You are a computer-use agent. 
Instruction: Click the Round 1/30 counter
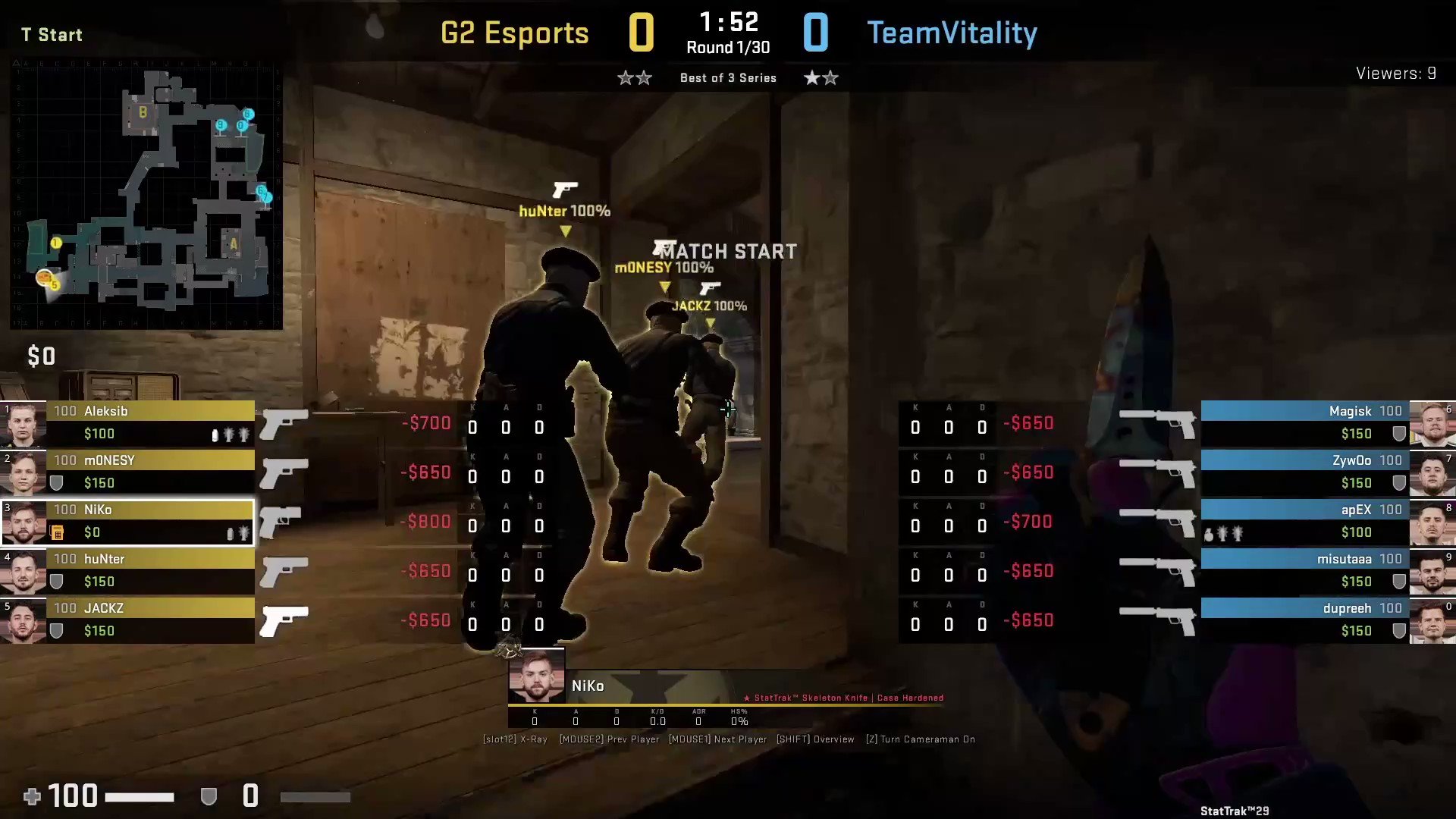pyautogui.click(x=726, y=47)
